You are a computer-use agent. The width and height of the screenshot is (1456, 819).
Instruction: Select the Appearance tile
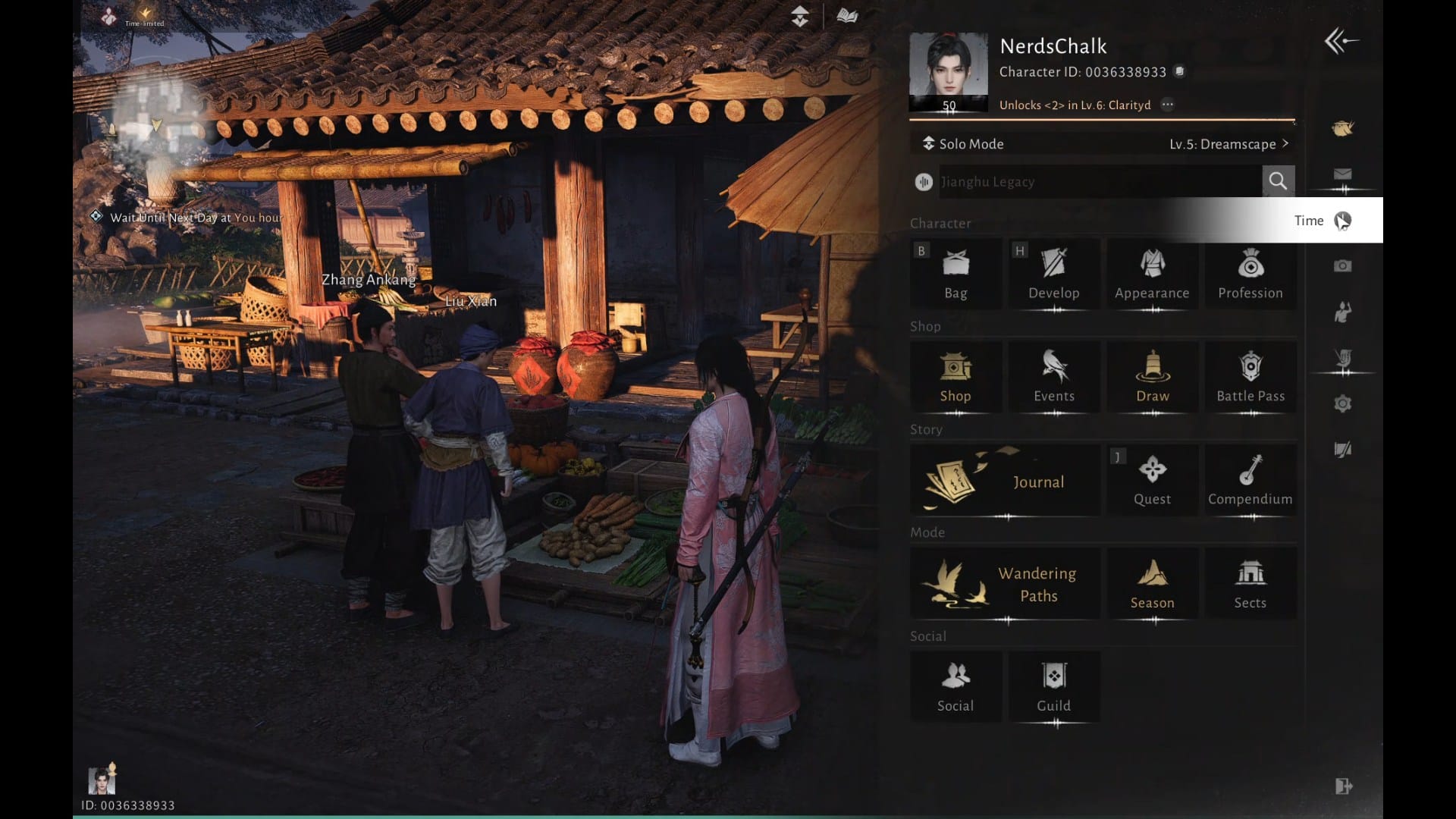coord(1152,274)
